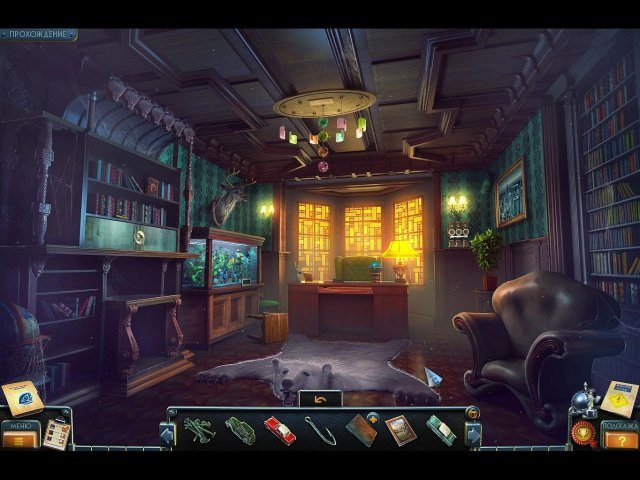The image size is (640, 480).
Task: Select the crossed tools inventory item
Action: click(200, 430)
